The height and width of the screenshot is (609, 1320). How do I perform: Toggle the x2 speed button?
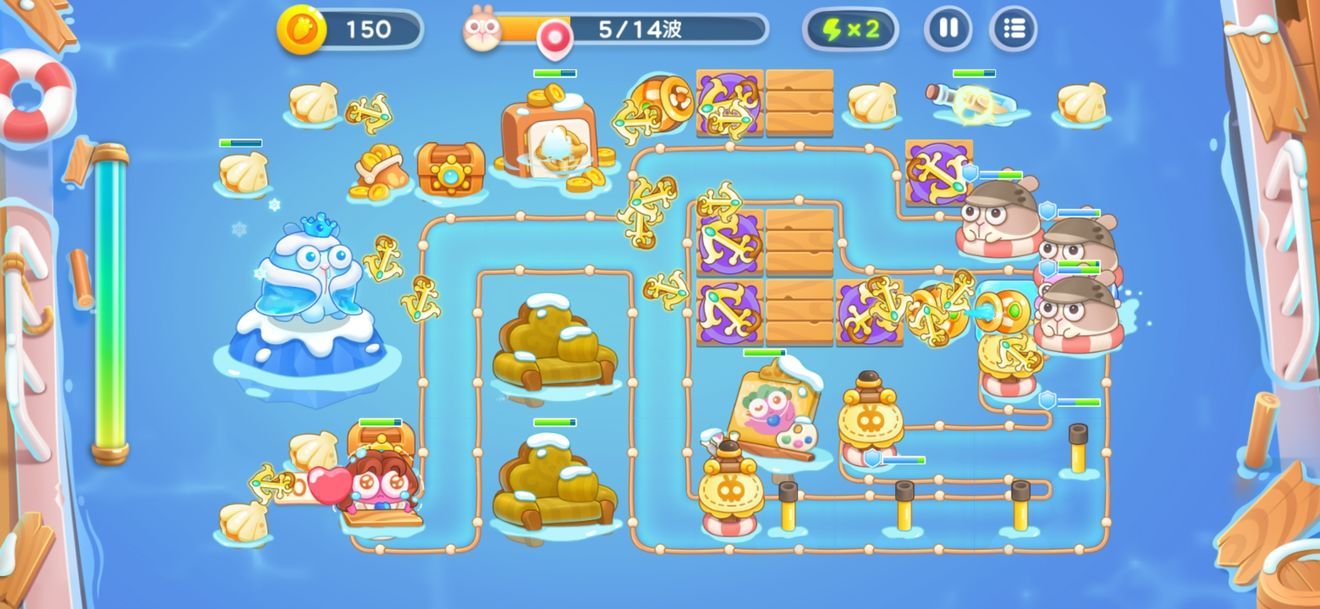(x=850, y=29)
